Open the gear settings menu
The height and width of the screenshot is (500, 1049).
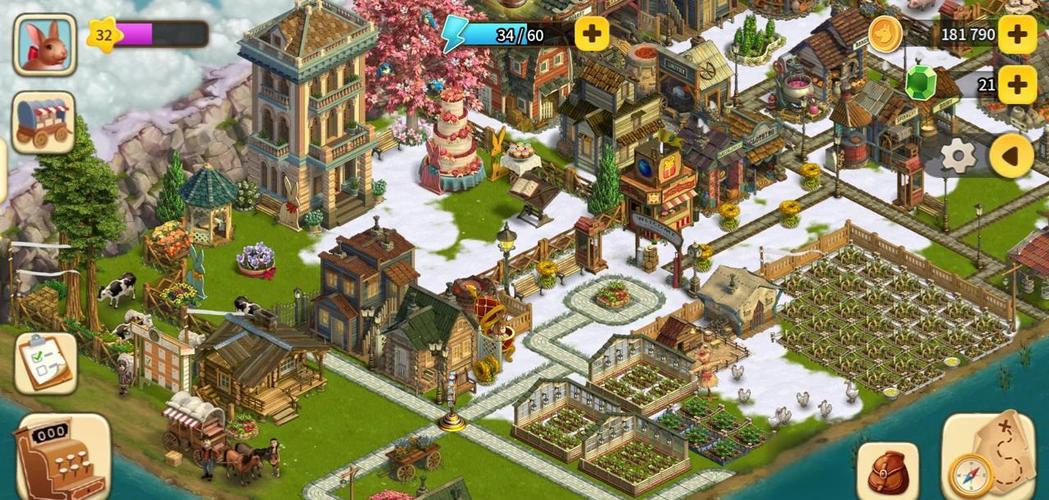958,156
